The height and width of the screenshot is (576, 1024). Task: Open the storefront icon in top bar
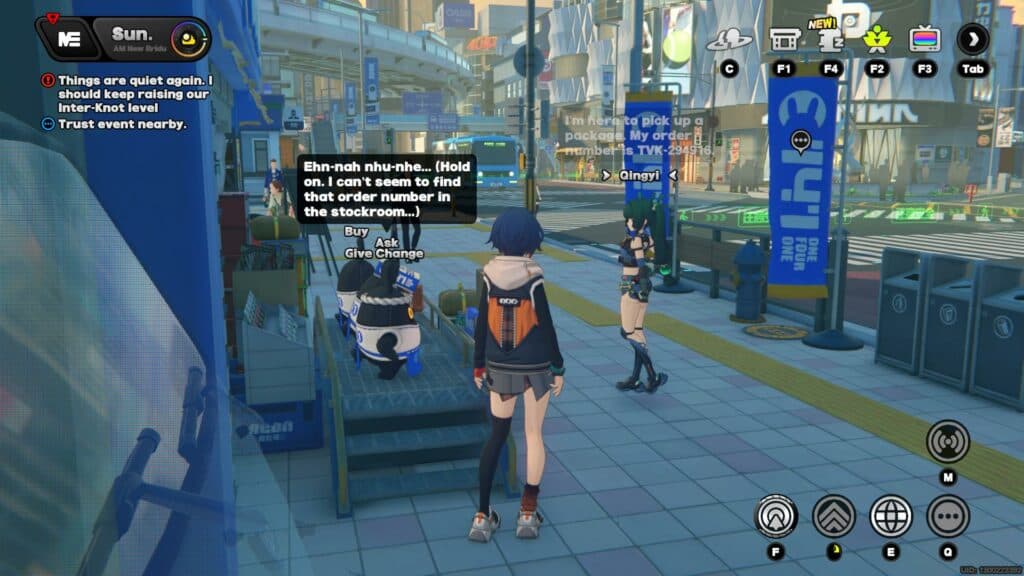[783, 40]
